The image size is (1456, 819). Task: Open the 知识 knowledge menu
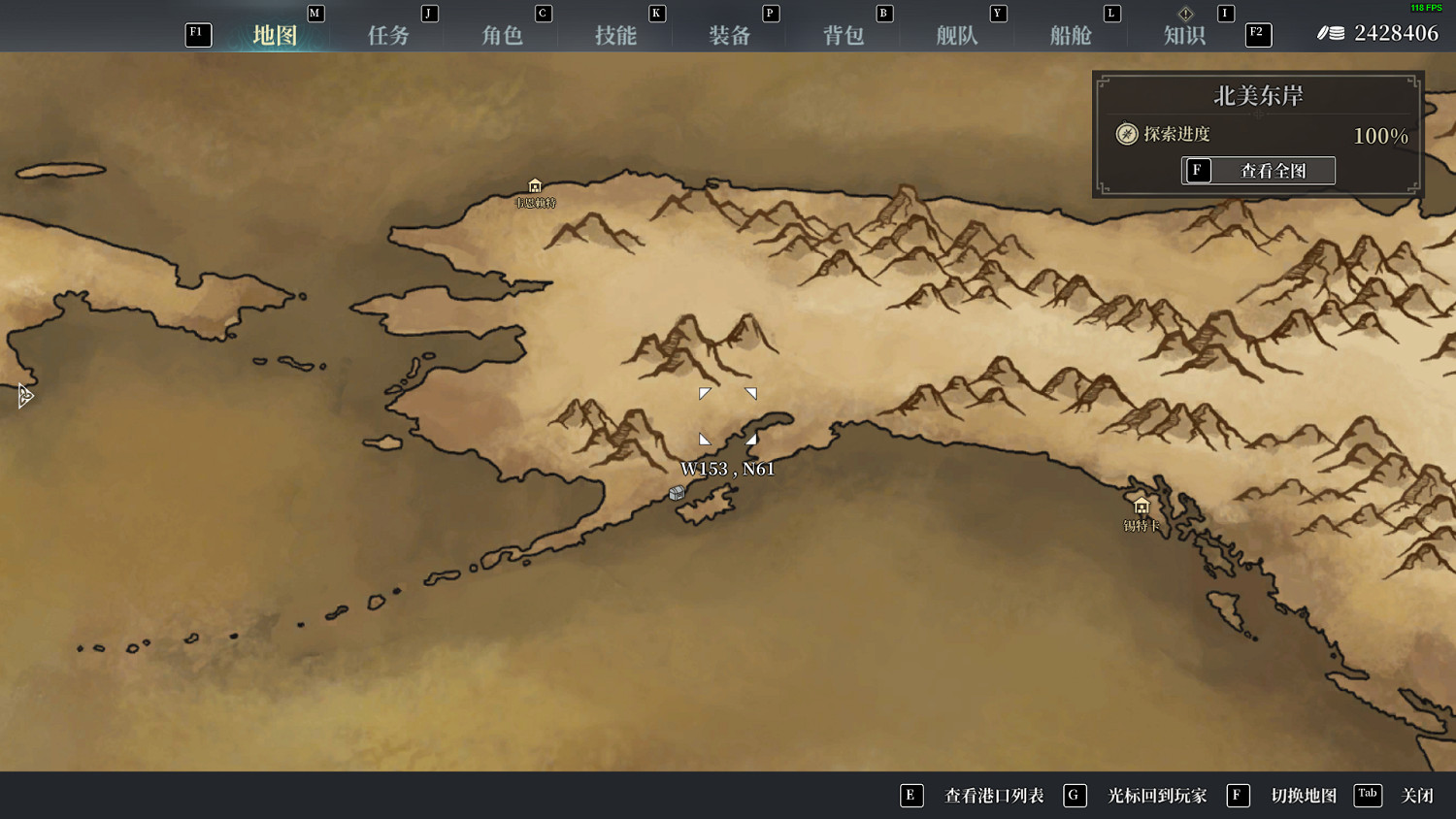coord(1183,34)
